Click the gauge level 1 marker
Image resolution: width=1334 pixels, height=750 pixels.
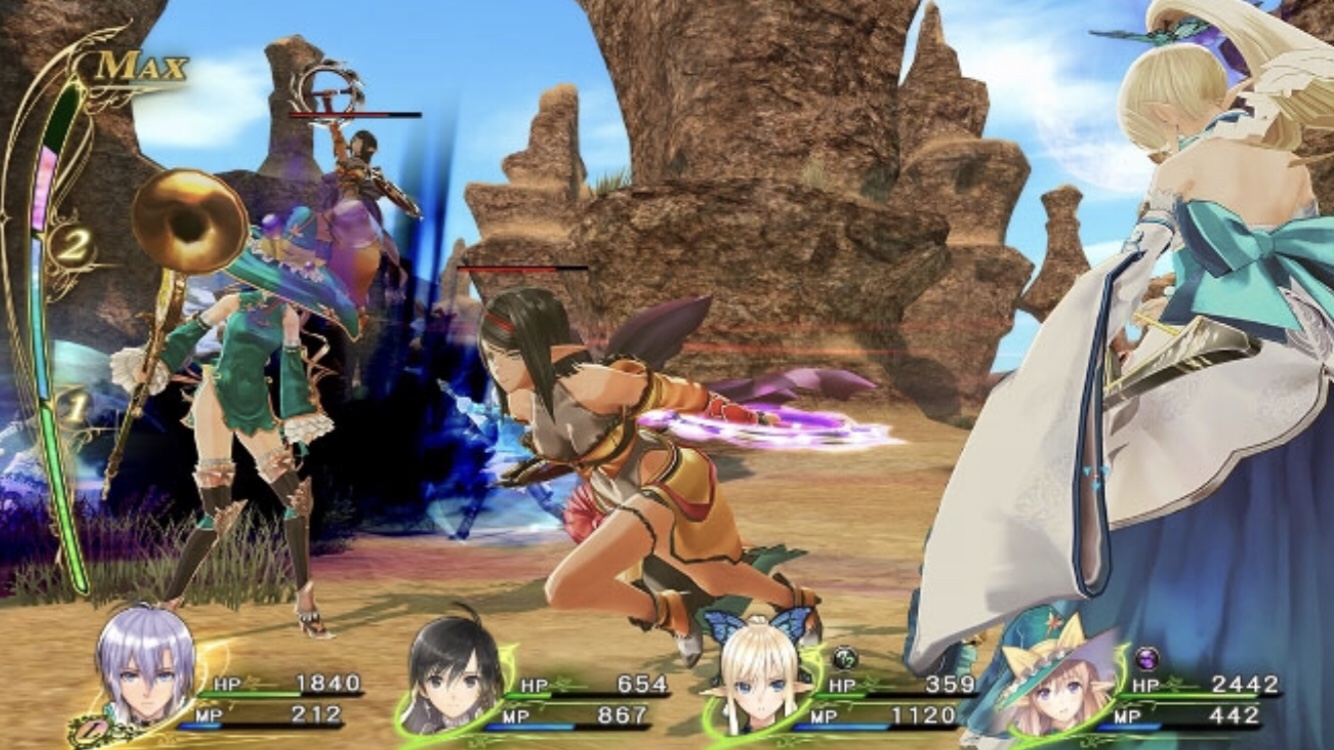[72, 407]
